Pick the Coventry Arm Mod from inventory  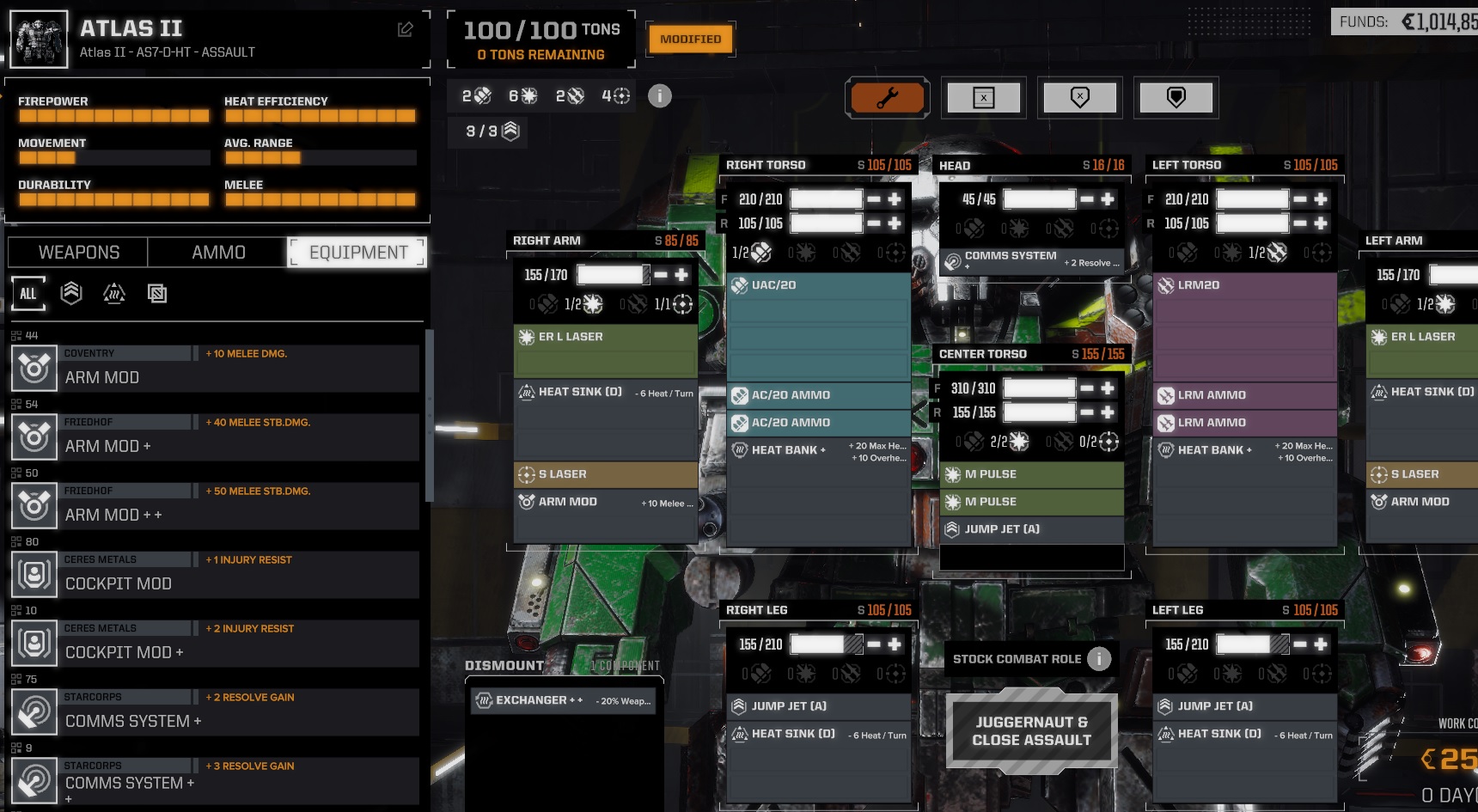coord(215,369)
